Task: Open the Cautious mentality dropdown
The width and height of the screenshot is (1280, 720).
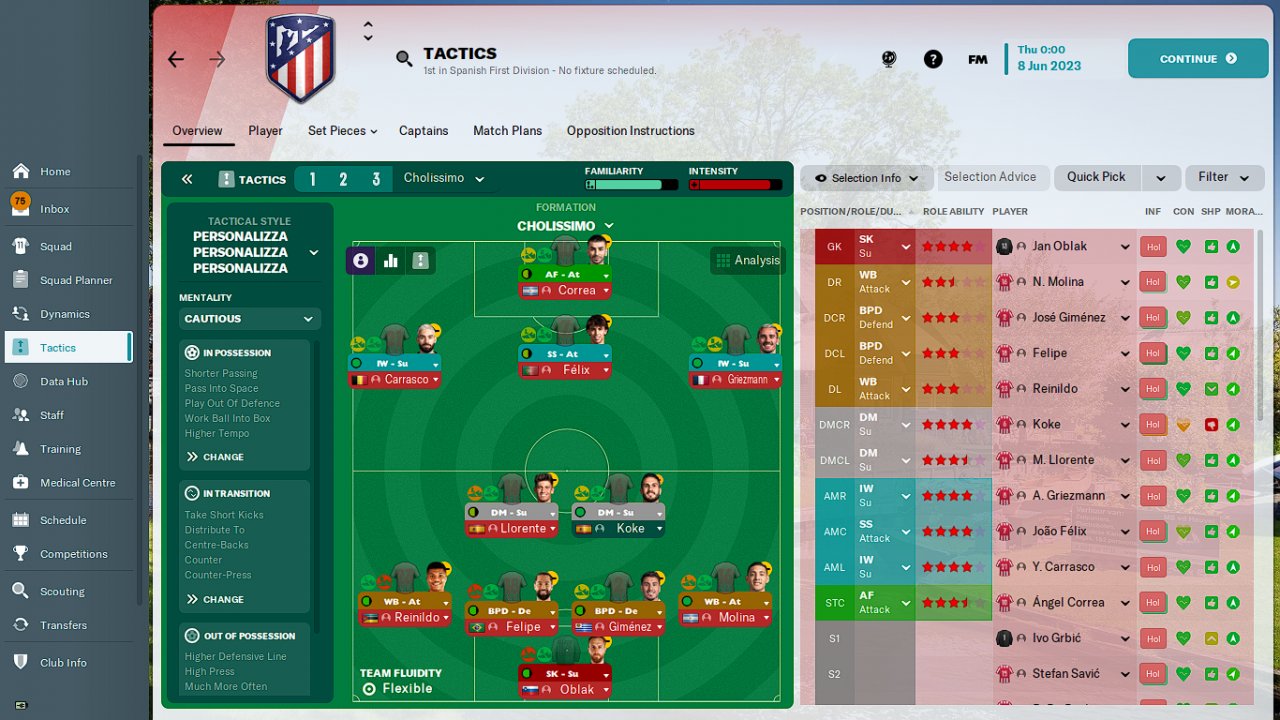Action: click(249, 319)
